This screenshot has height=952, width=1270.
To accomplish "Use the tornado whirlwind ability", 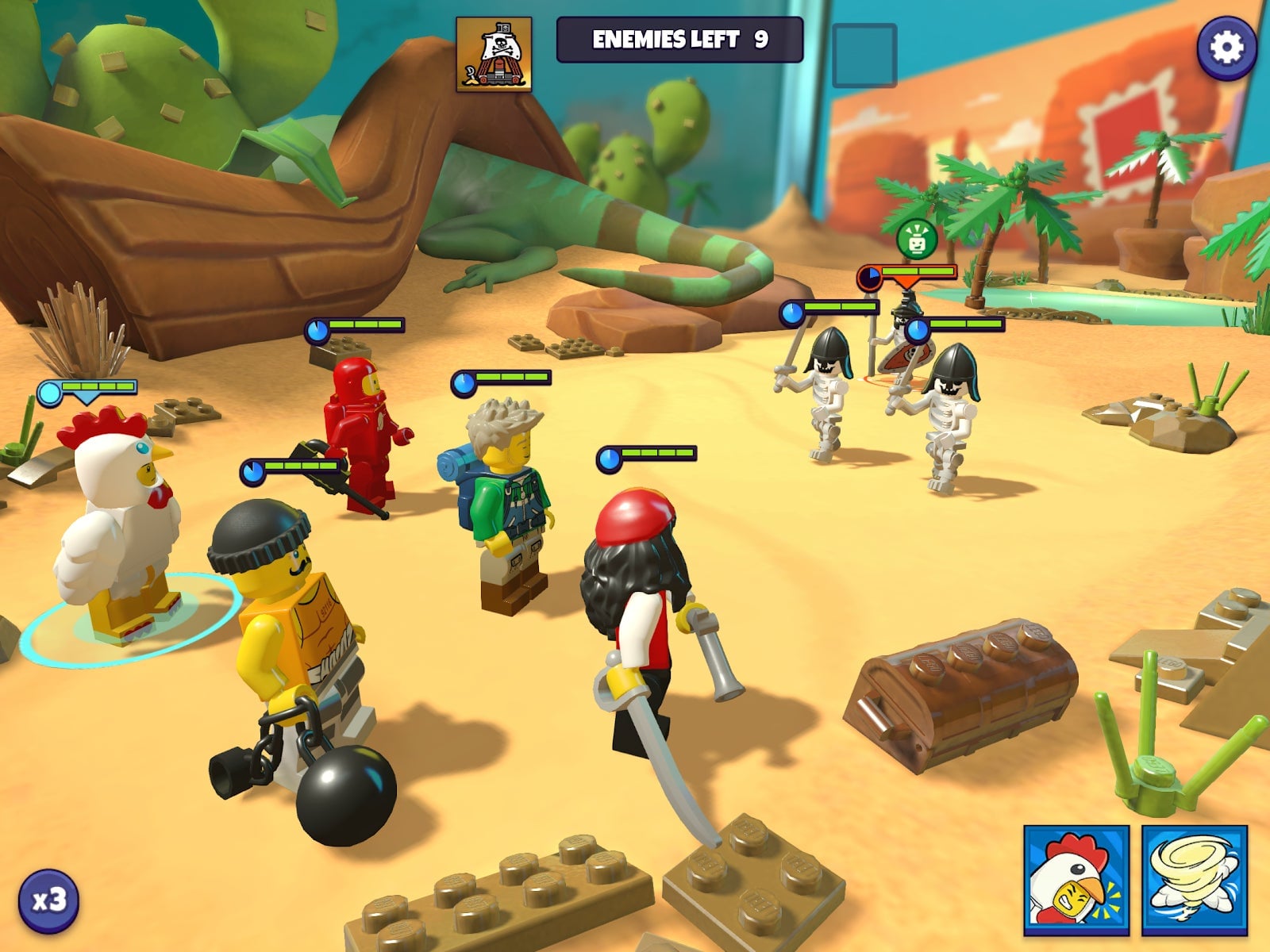I will click(x=1195, y=879).
